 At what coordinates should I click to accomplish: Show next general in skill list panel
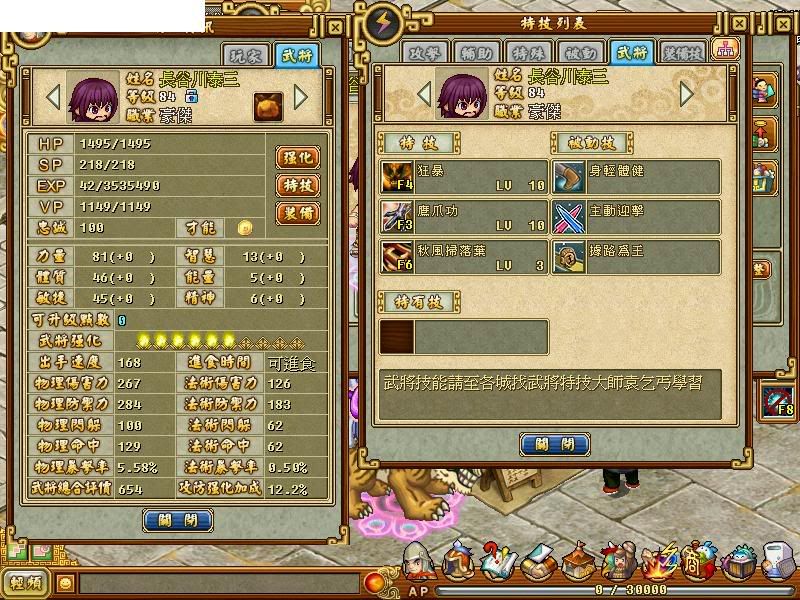coord(687,93)
